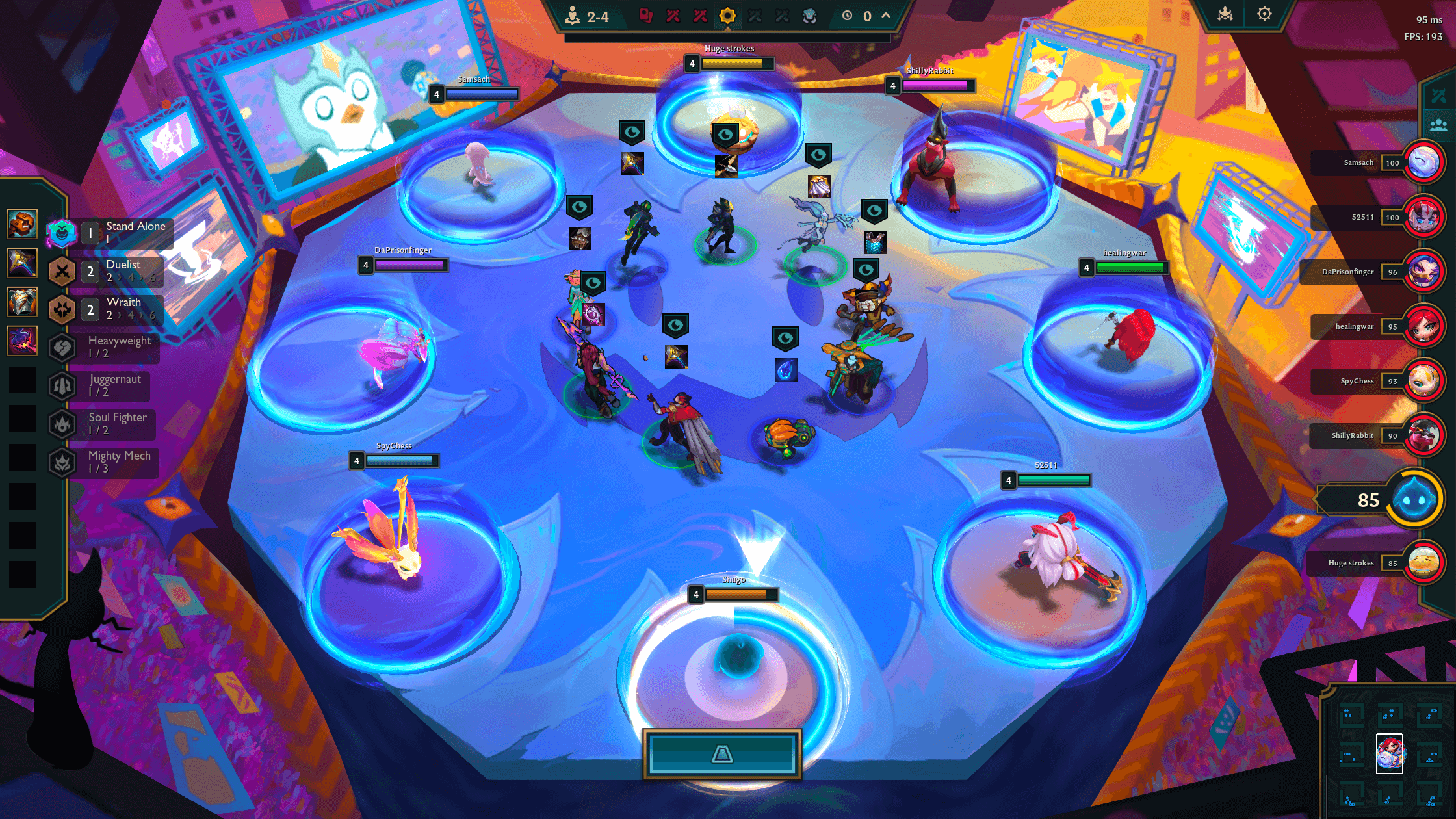
Task: Click the carousel cards icon in stage tracker
Action: [x=646, y=16]
